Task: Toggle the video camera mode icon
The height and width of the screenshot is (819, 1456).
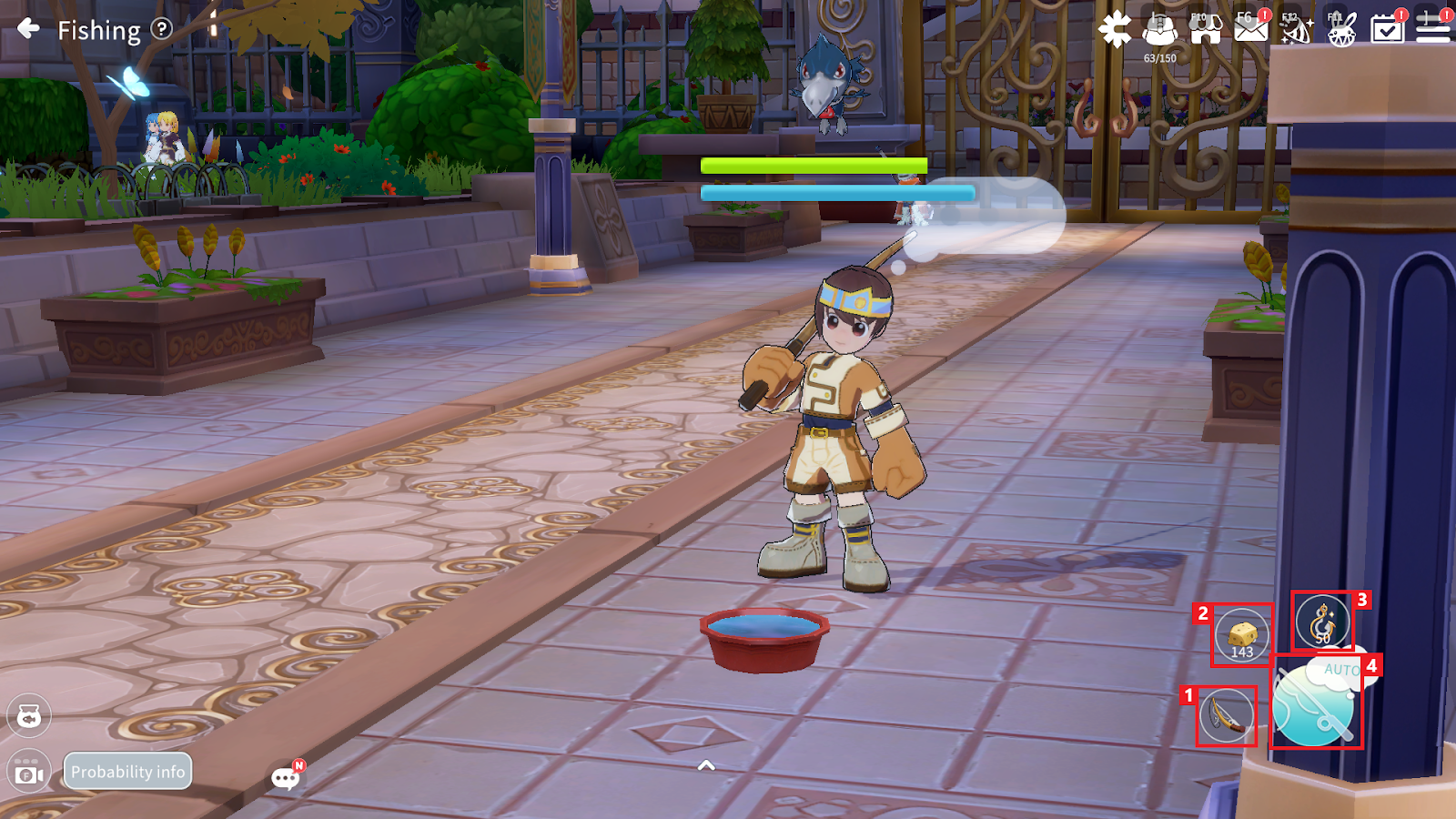Action: (x=29, y=773)
